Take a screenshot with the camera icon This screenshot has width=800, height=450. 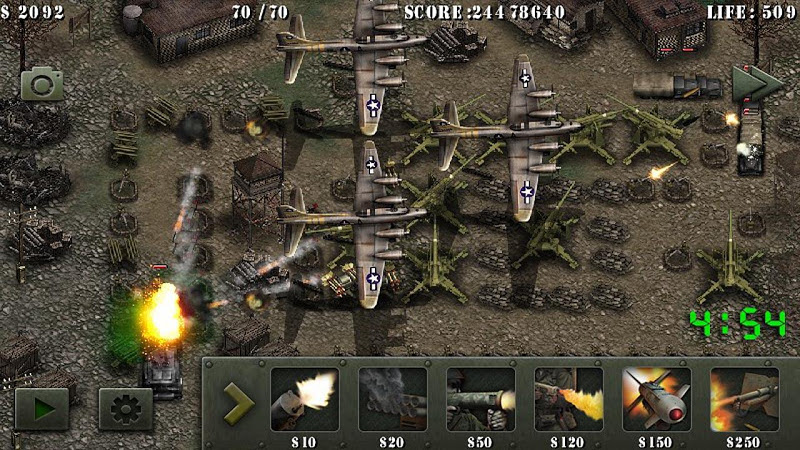click(x=42, y=84)
